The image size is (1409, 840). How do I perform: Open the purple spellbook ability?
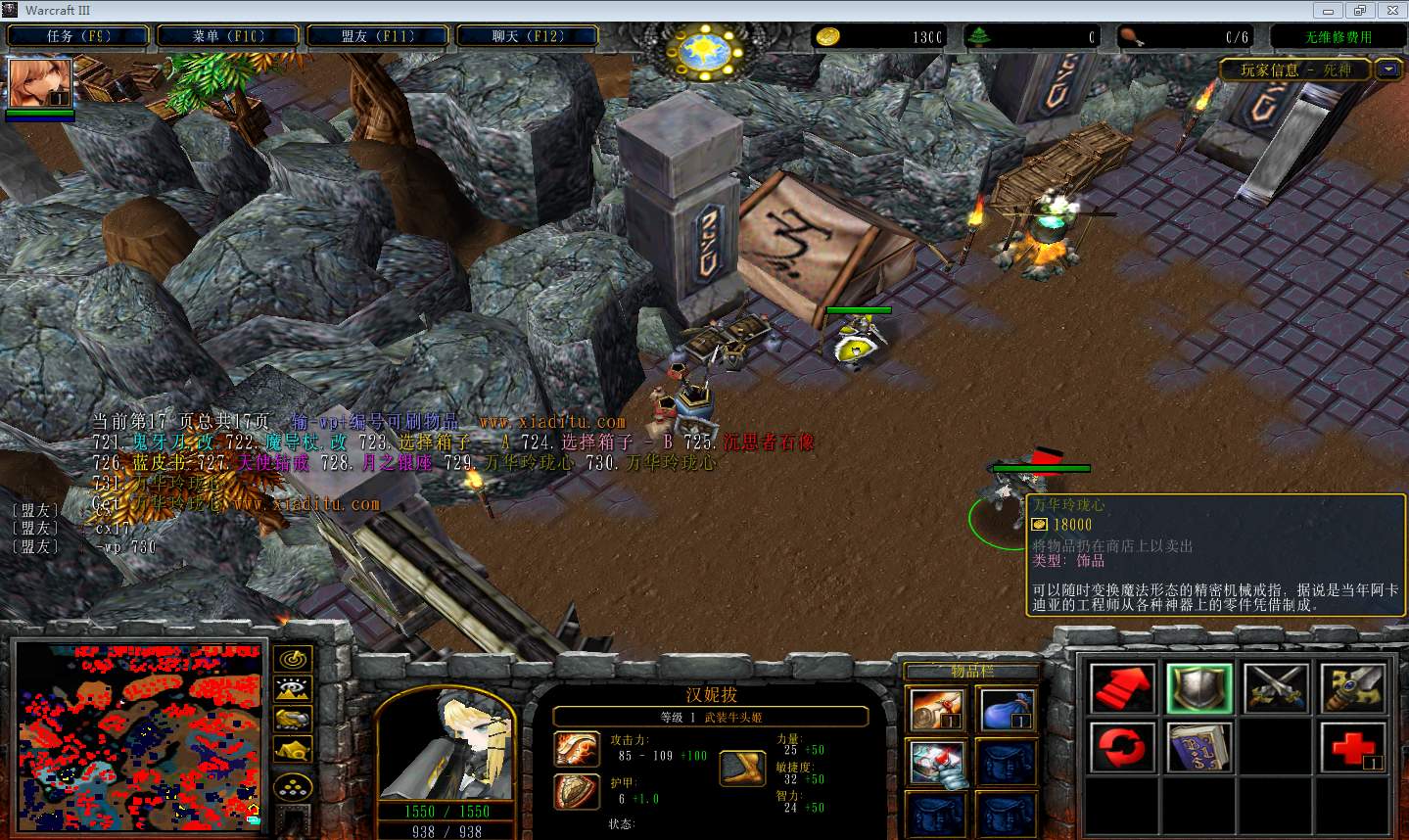coord(1199,749)
